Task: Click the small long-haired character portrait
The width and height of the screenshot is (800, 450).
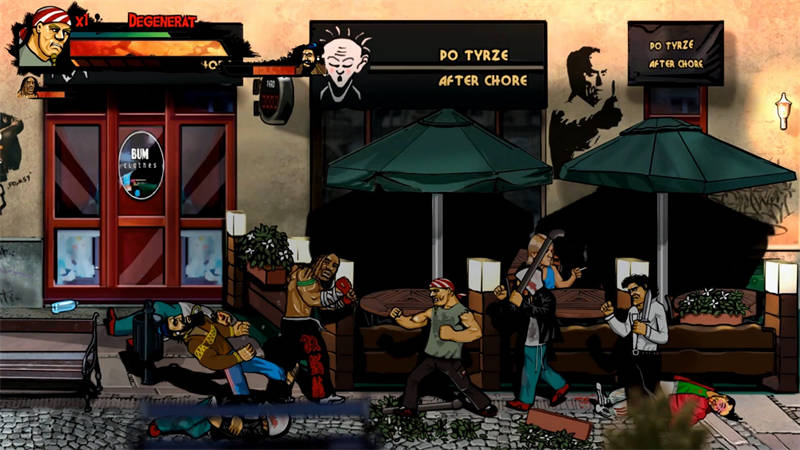Action: pos(27,88)
